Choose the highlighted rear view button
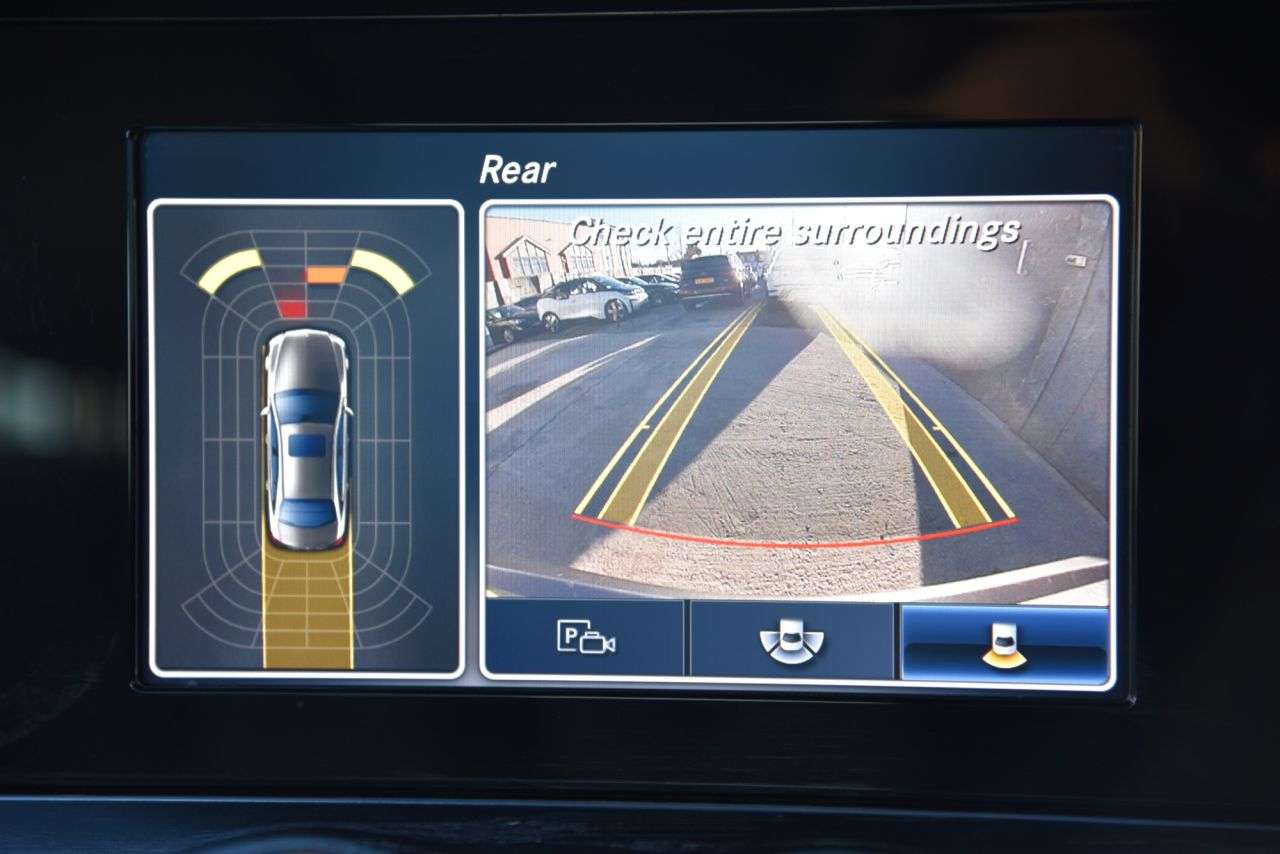This screenshot has width=1280, height=854. pos(1004,644)
